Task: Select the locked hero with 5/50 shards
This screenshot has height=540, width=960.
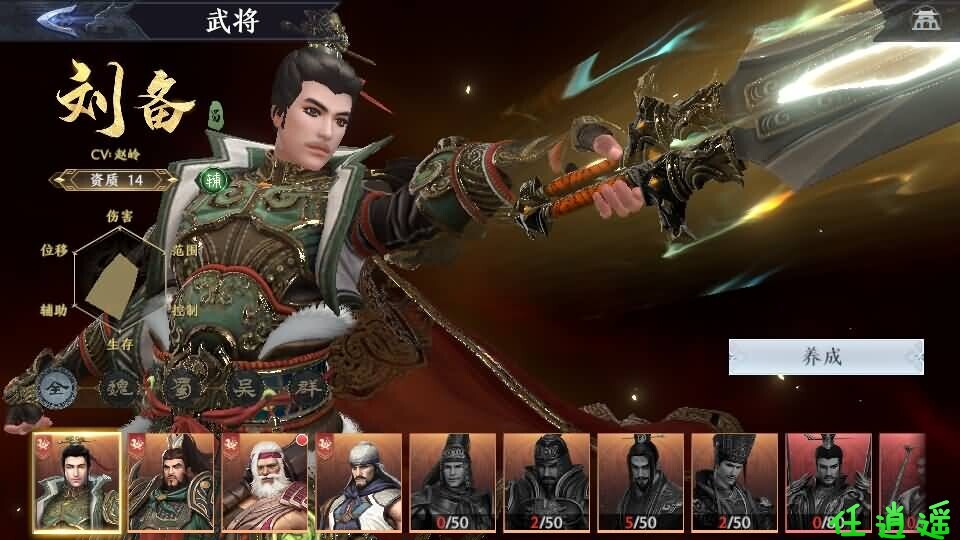Action: coord(640,481)
